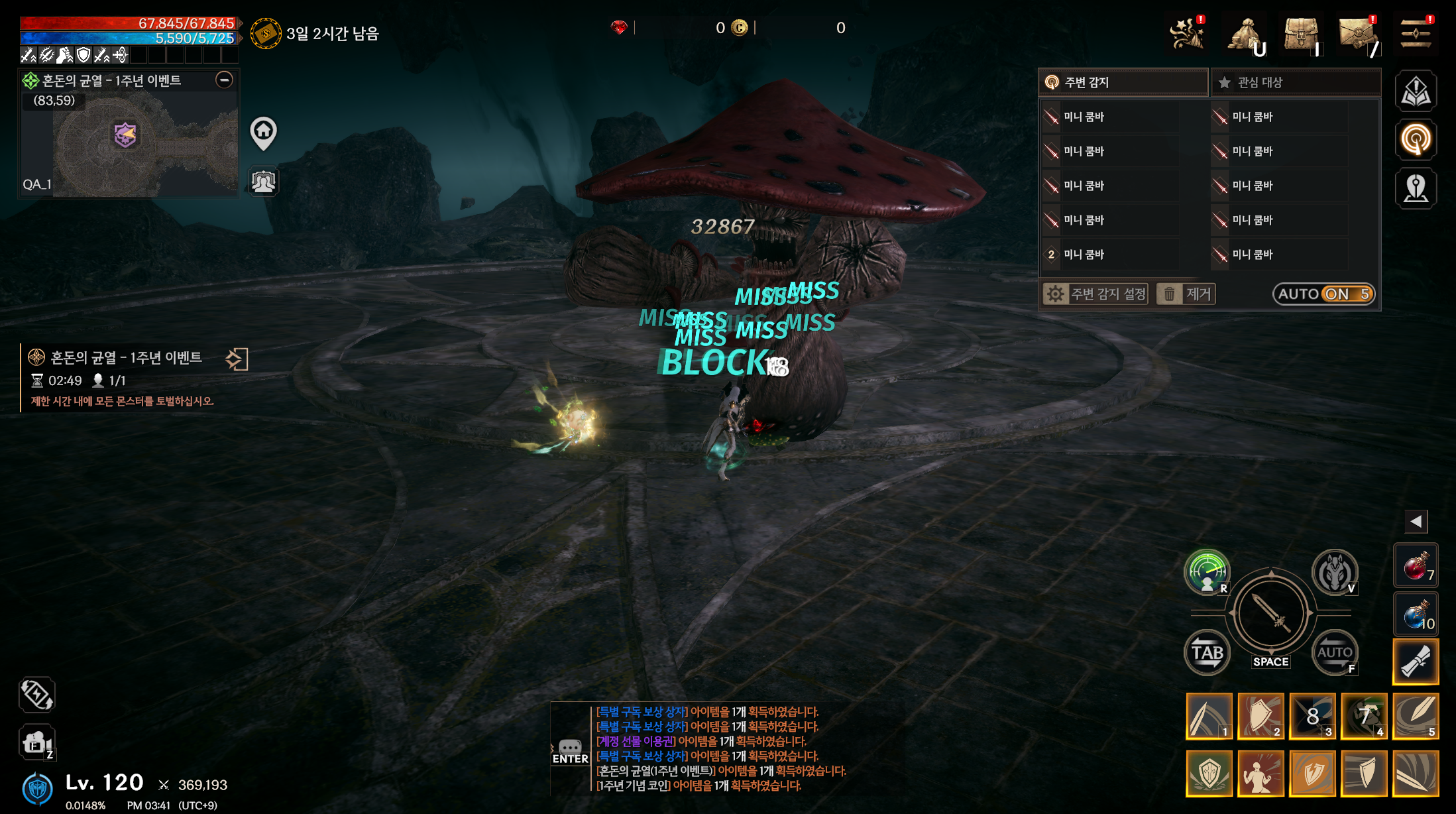Viewport: 1456px width, 814px height.
Task: Use the blue mana potion slot
Action: (1416, 615)
